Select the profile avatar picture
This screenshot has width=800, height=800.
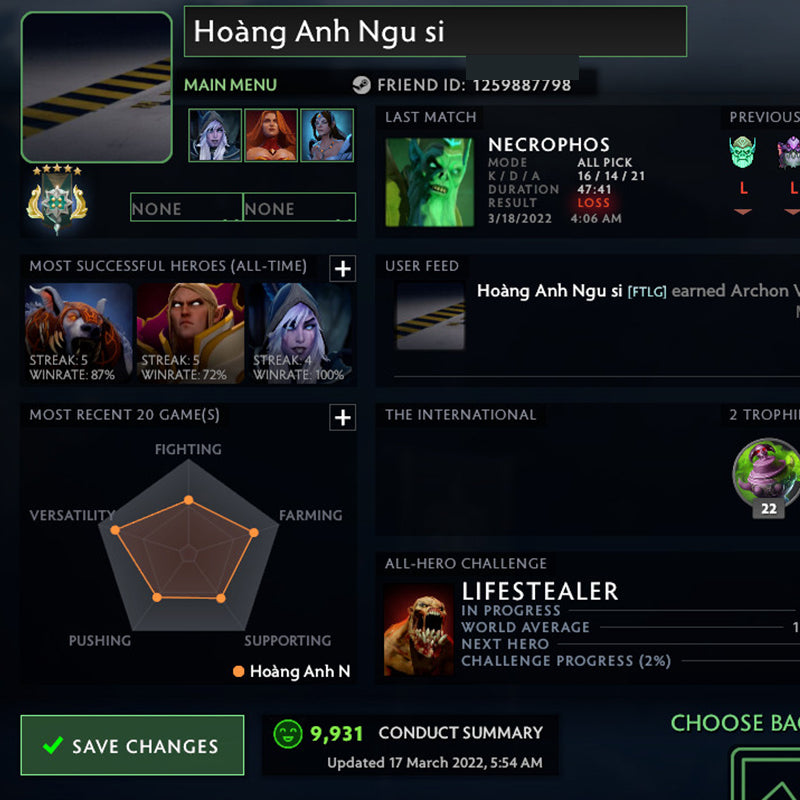[x=97, y=87]
